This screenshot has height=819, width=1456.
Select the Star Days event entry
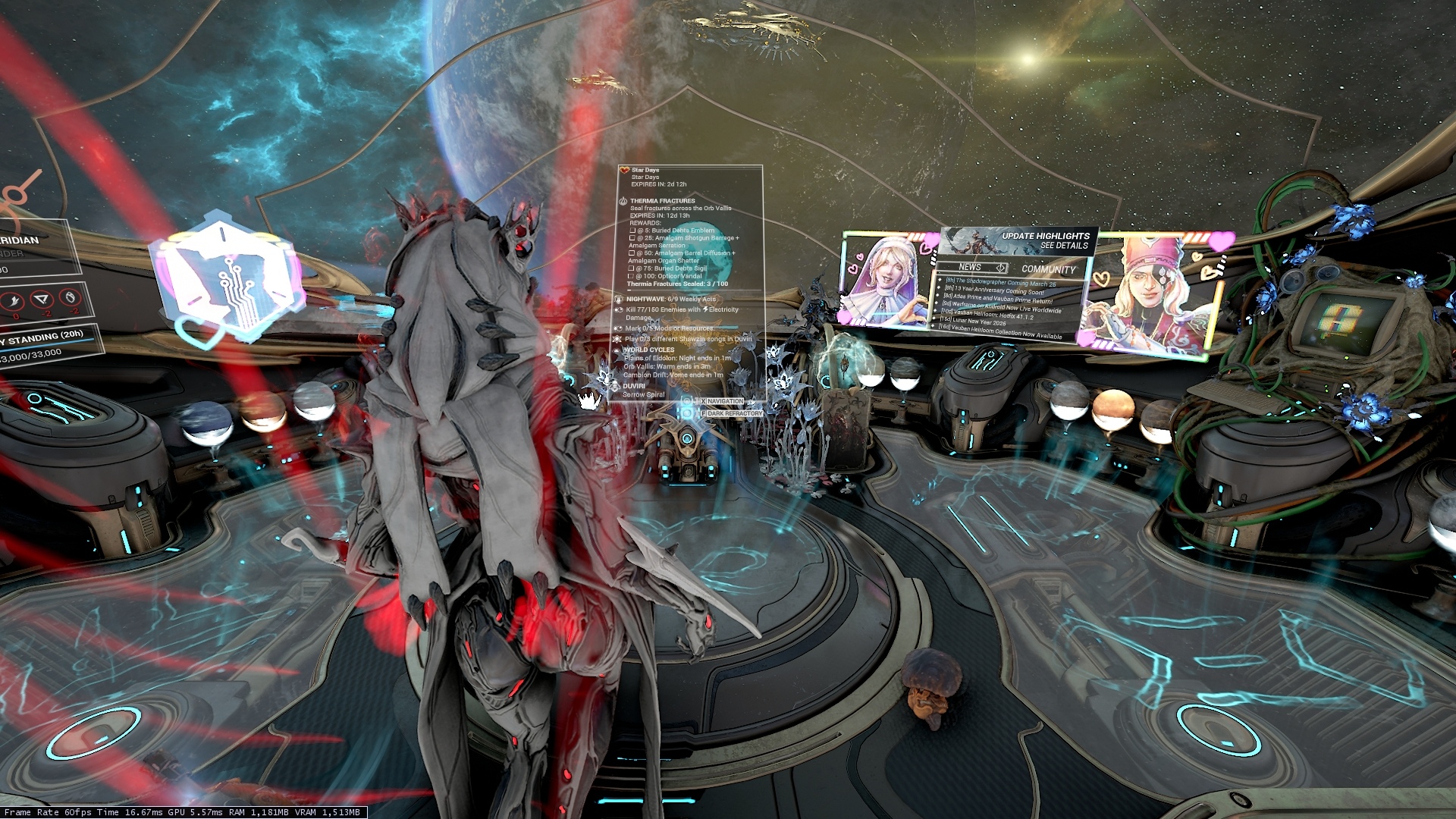645,171
